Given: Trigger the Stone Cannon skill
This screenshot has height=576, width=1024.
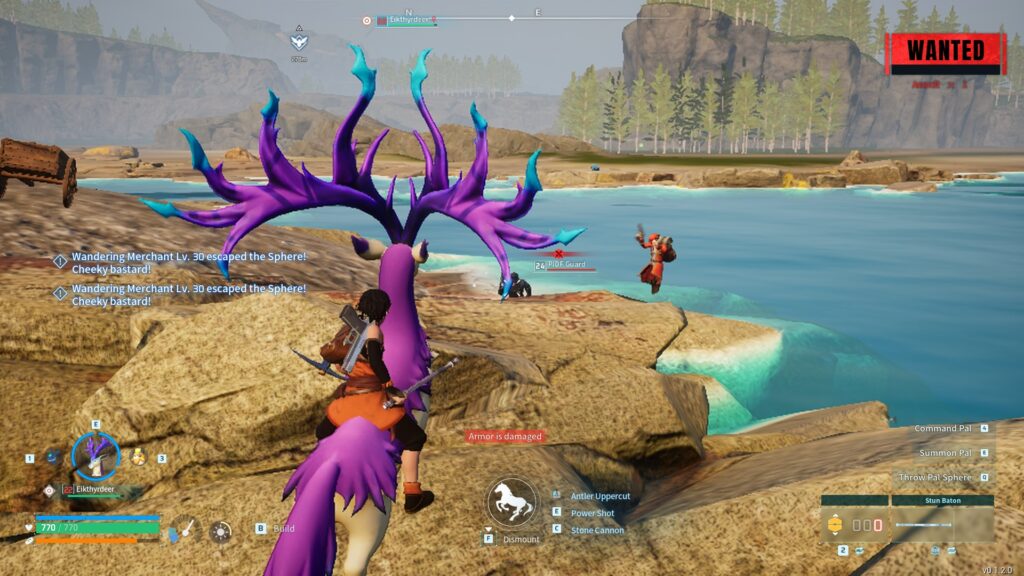Looking at the screenshot, I should (x=597, y=530).
